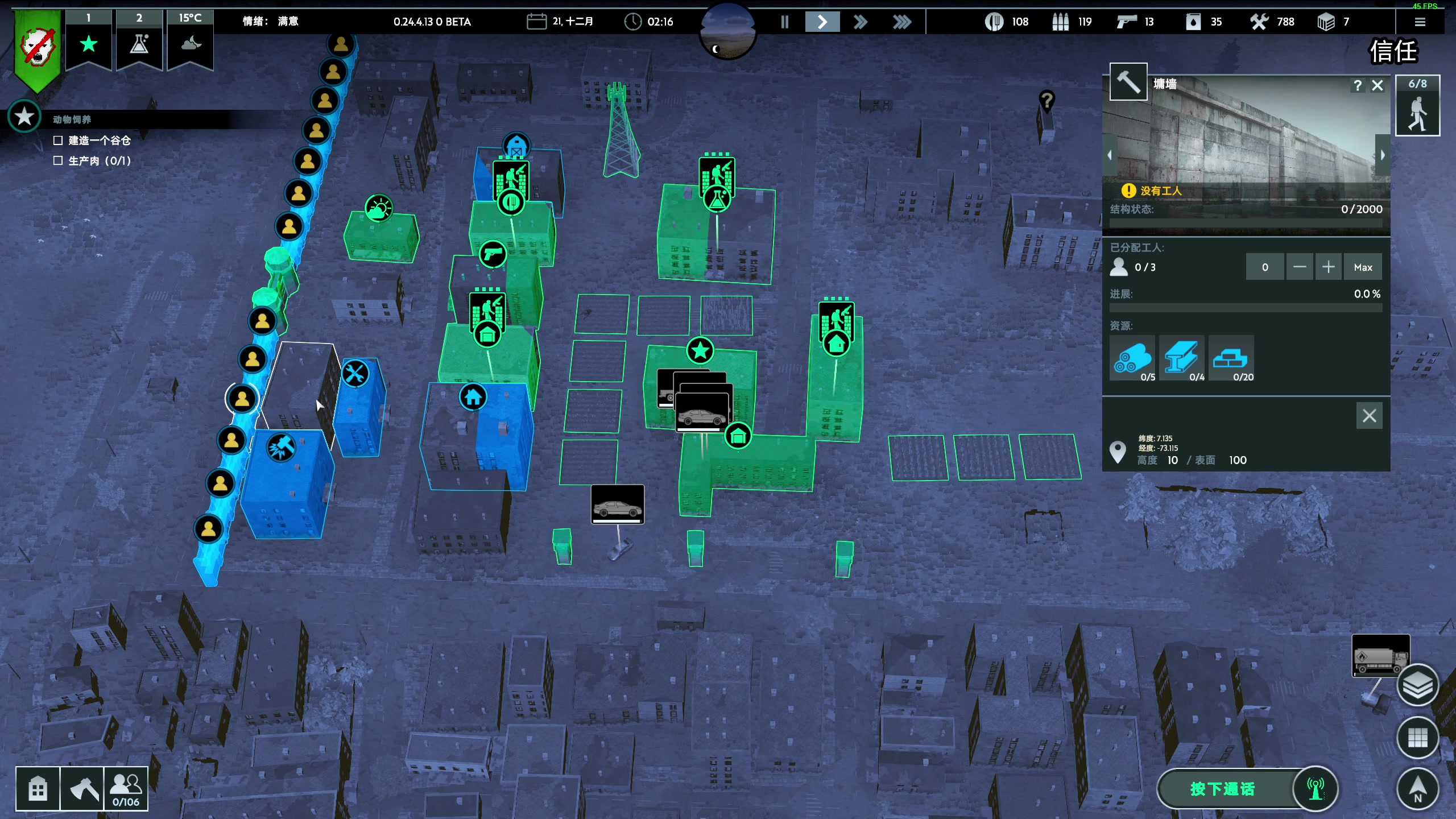Open the hamburger main menu
The height and width of the screenshot is (819, 1456).
(x=1420, y=22)
